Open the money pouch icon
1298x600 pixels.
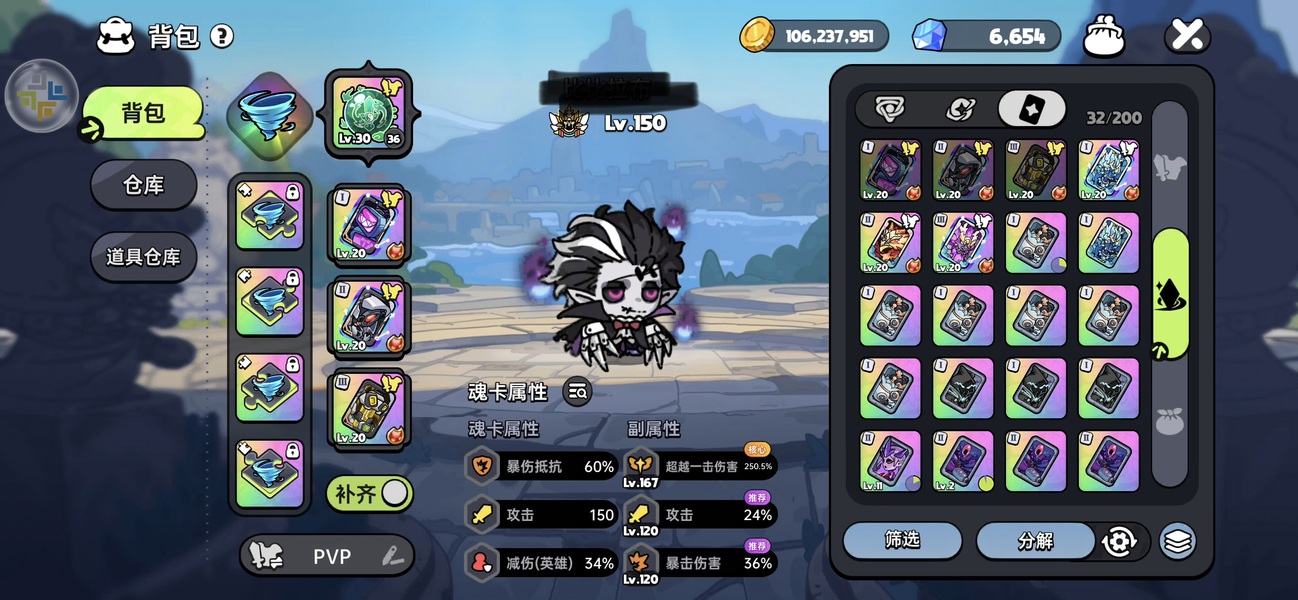(1104, 38)
